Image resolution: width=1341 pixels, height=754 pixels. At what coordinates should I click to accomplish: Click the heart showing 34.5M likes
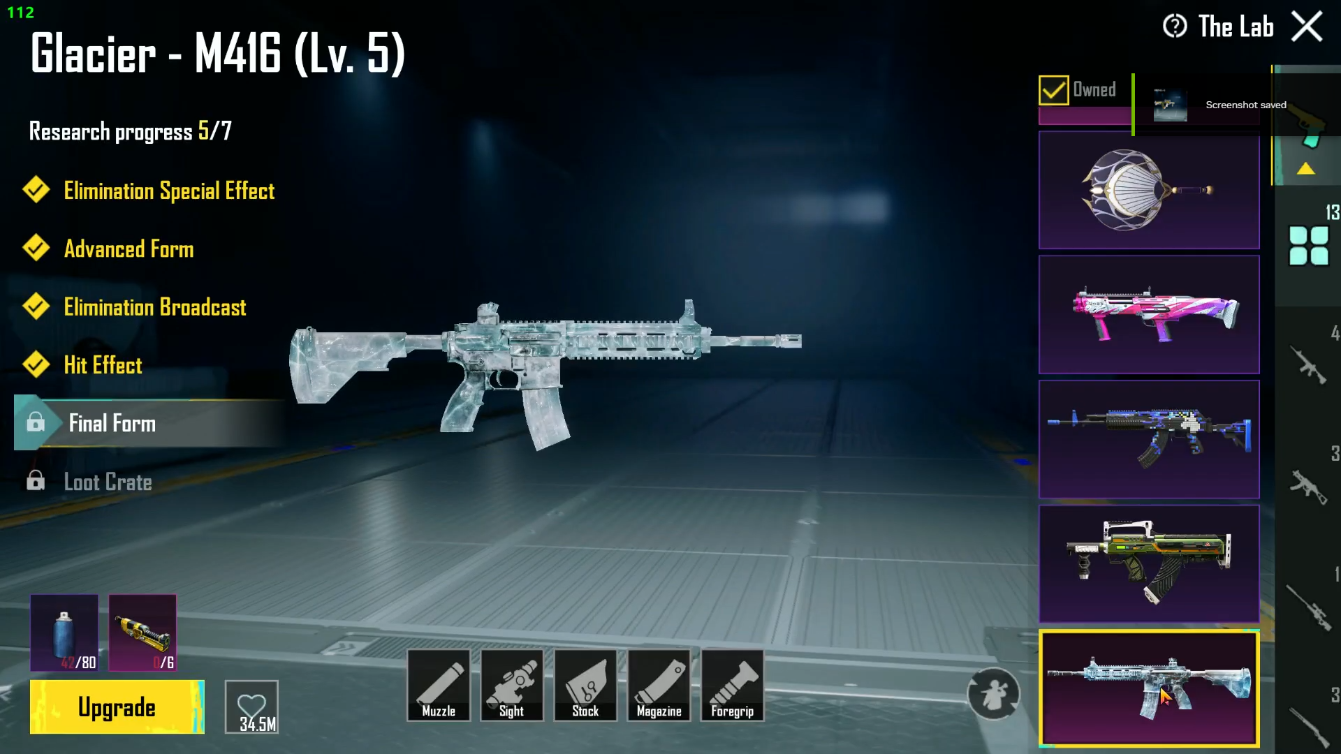pyautogui.click(x=252, y=705)
